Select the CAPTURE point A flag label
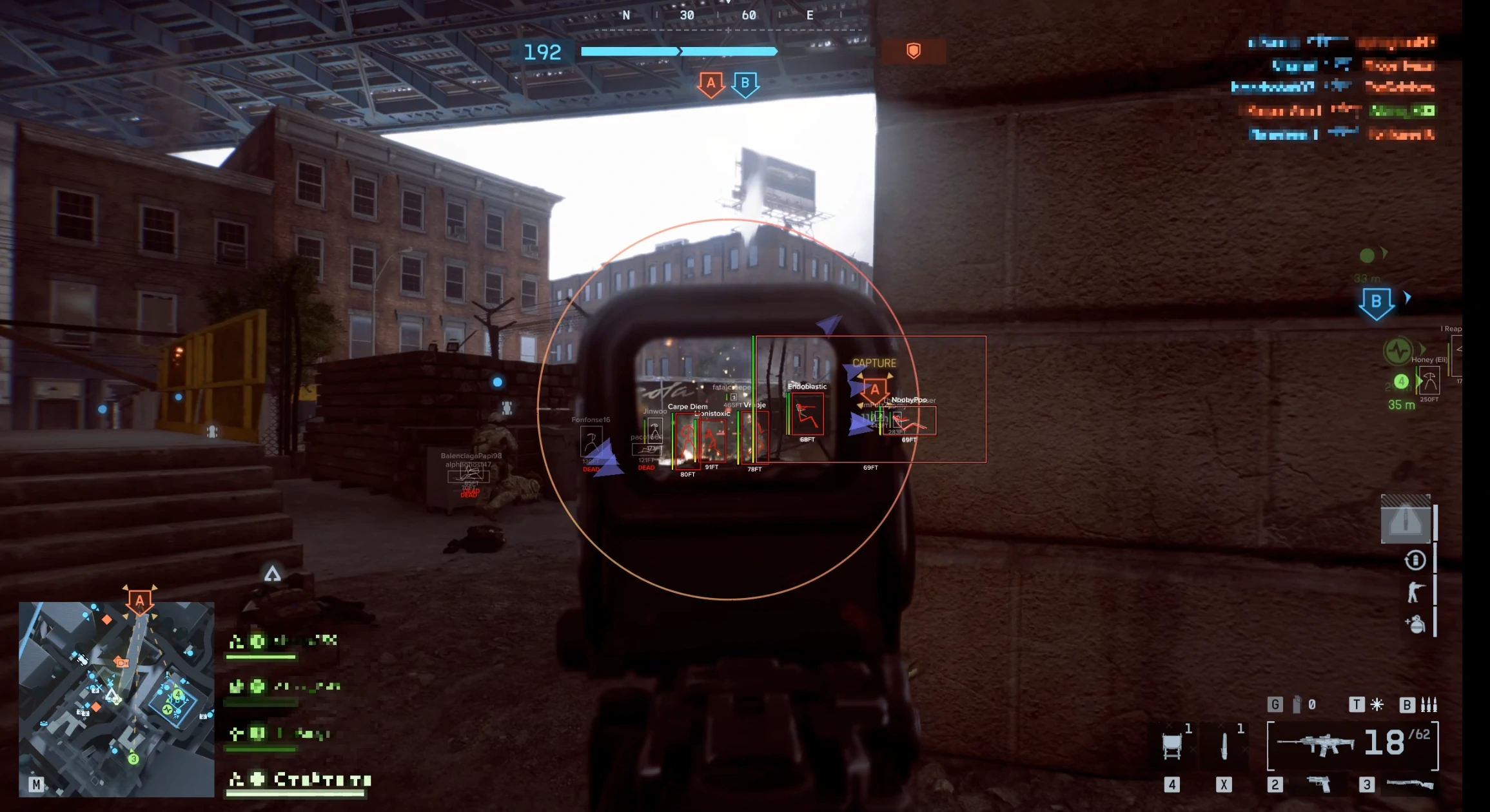 pos(875,389)
